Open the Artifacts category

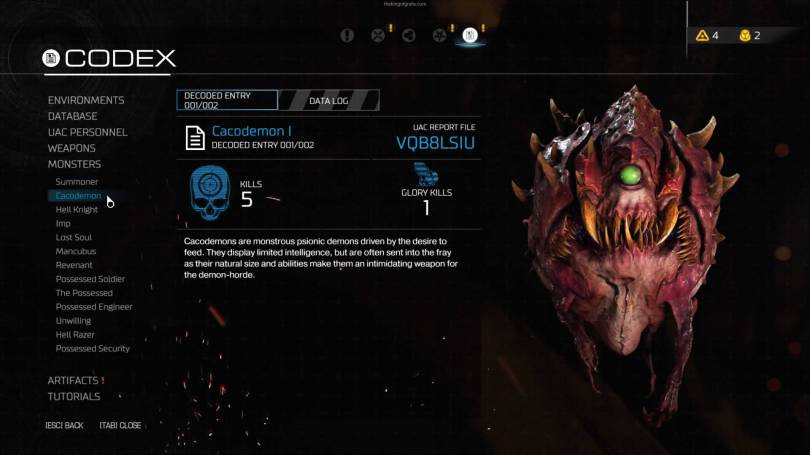pyautogui.click(x=73, y=380)
